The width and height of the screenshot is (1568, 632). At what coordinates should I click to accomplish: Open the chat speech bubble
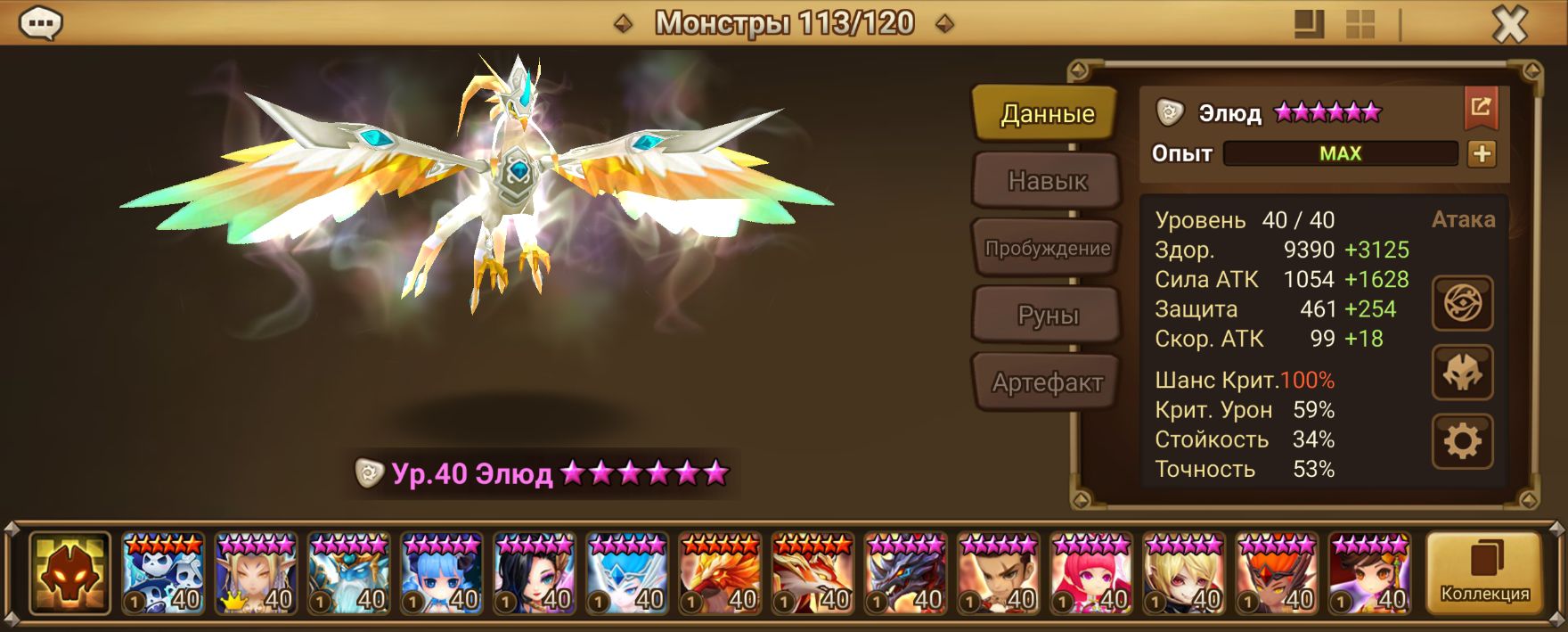40,24
